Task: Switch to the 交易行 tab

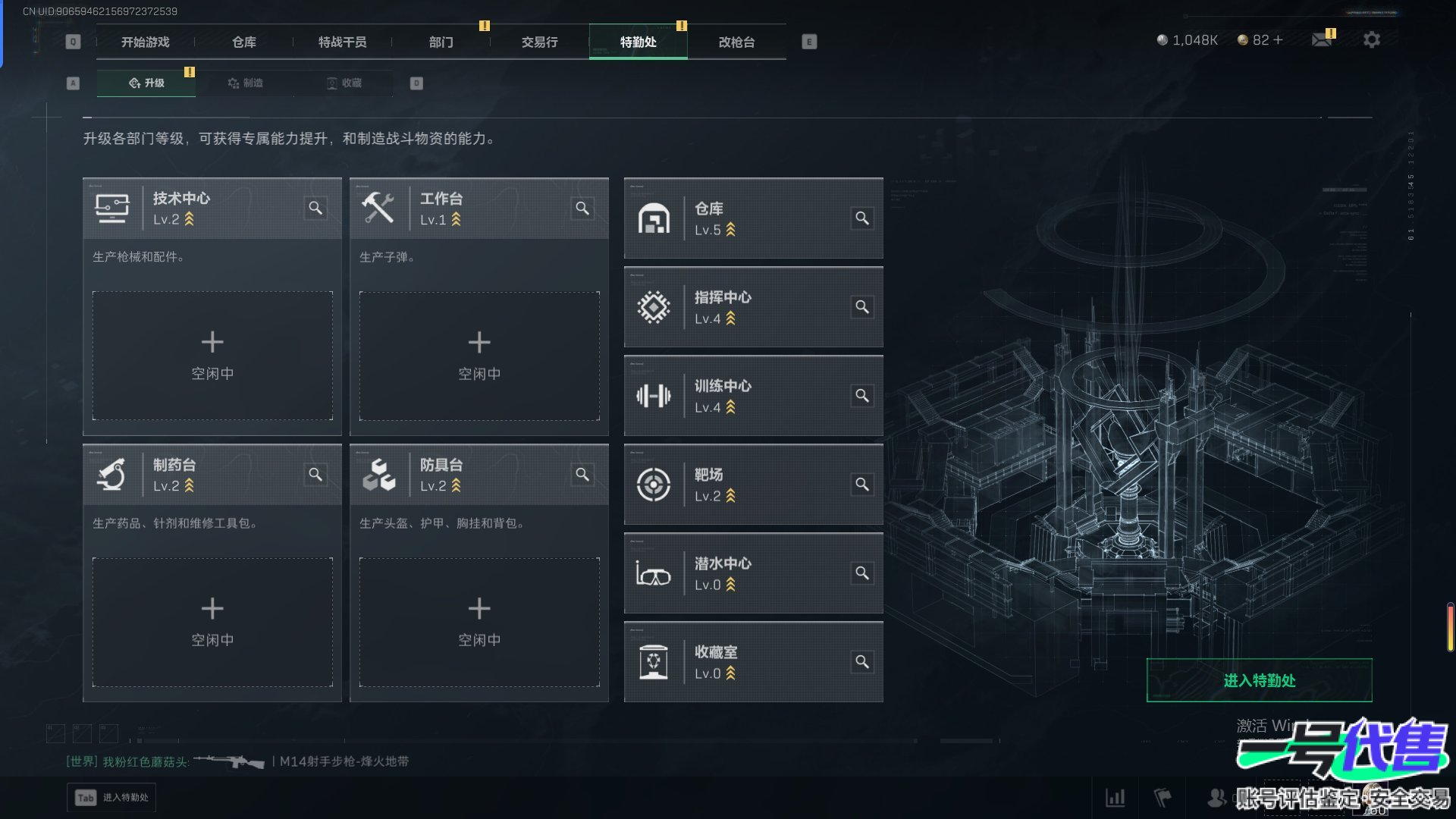Action: pos(539,42)
